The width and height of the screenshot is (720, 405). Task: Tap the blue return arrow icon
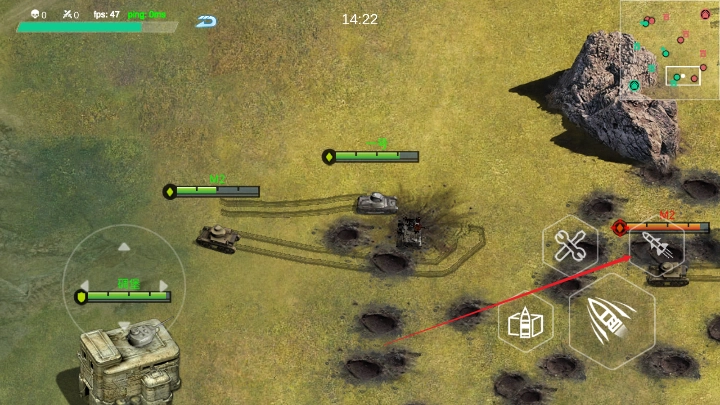(207, 21)
